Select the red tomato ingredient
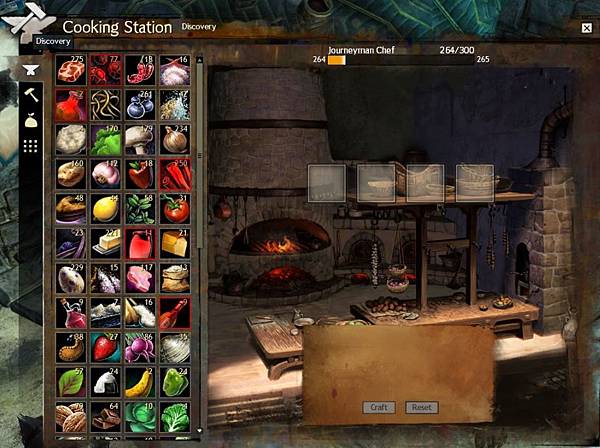 click(x=175, y=208)
